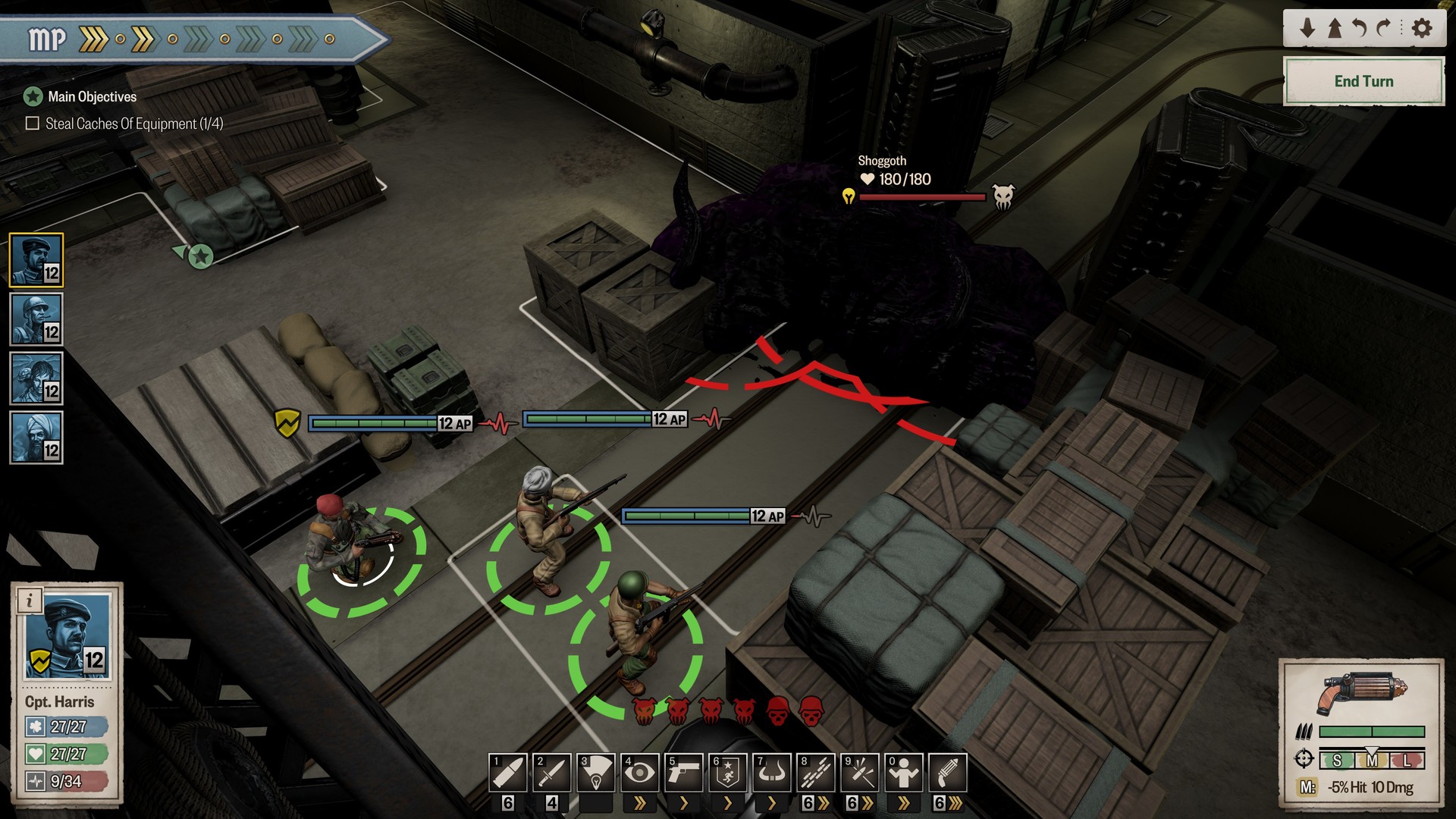
Task: Click the downward camera level arrow
Action: pyautogui.click(x=1307, y=27)
